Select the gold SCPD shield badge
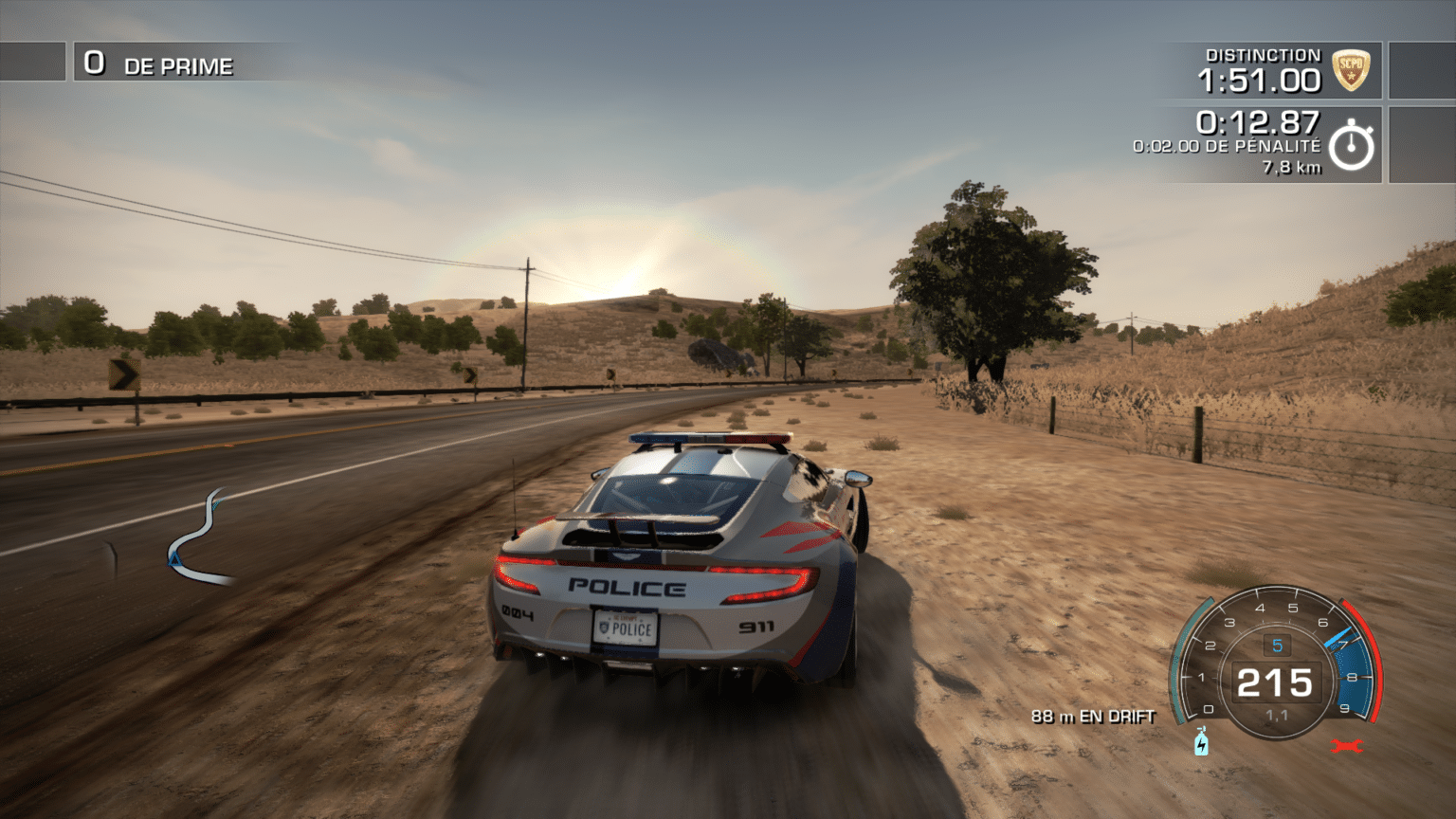Image resolution: width=1456 pixels, height=819 pixels. [x=1351, y=70]
